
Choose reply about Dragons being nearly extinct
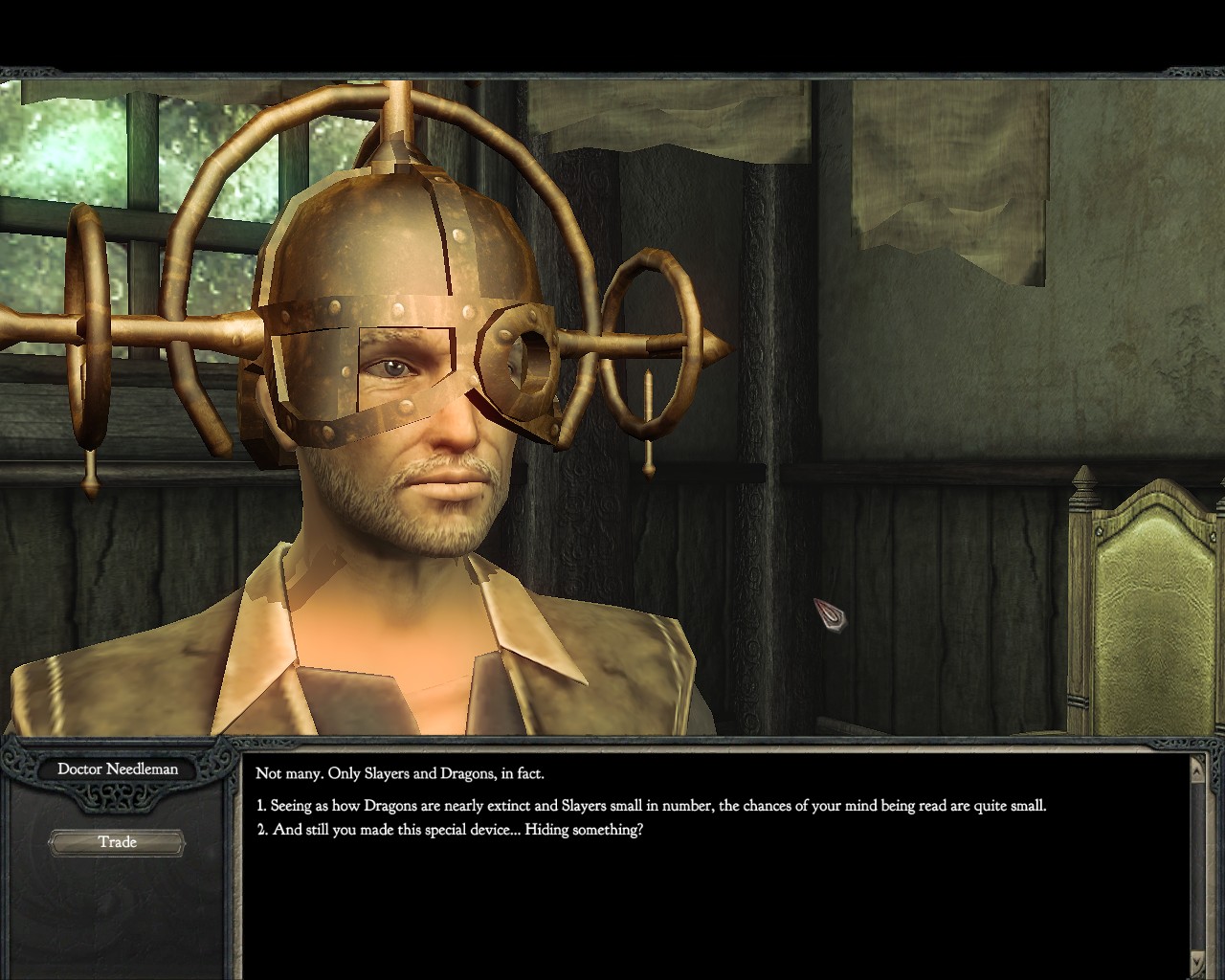[x=651, y=806]
